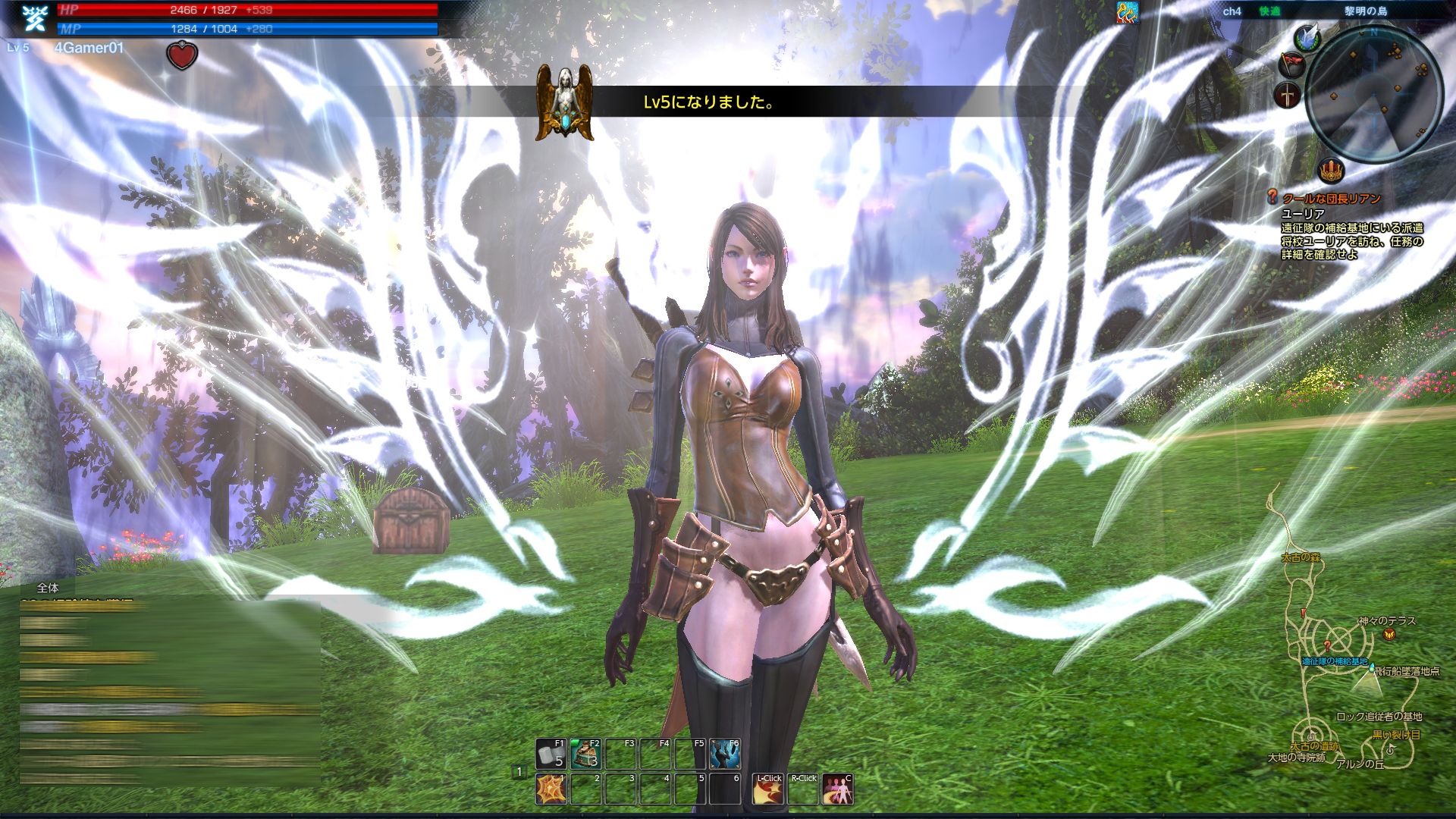Select the 全体 chat tab
Viewport: 1456px width, 819px height.
tap(47, 588)
